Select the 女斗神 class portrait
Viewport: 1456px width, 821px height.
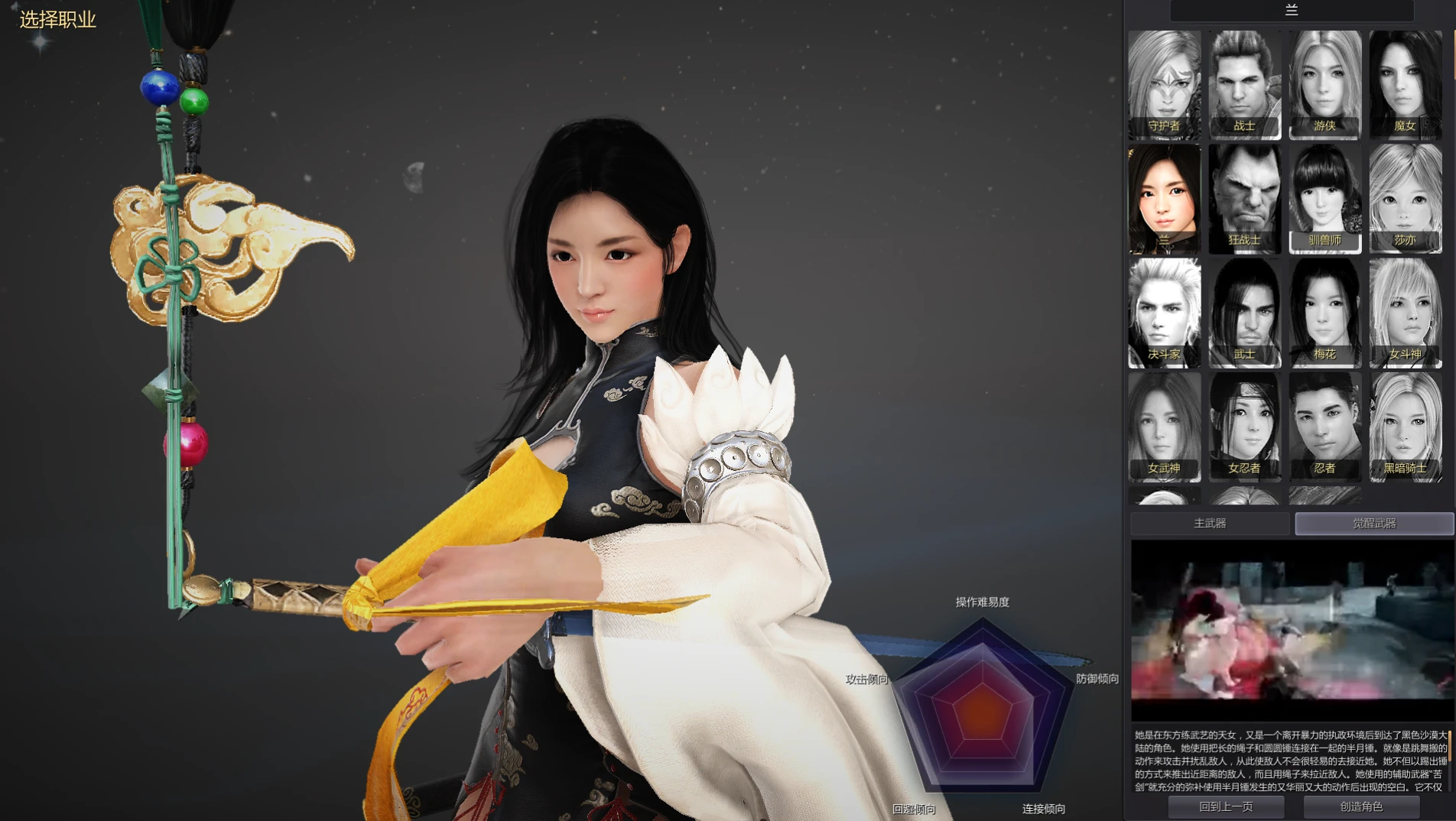click(1405, 313)
